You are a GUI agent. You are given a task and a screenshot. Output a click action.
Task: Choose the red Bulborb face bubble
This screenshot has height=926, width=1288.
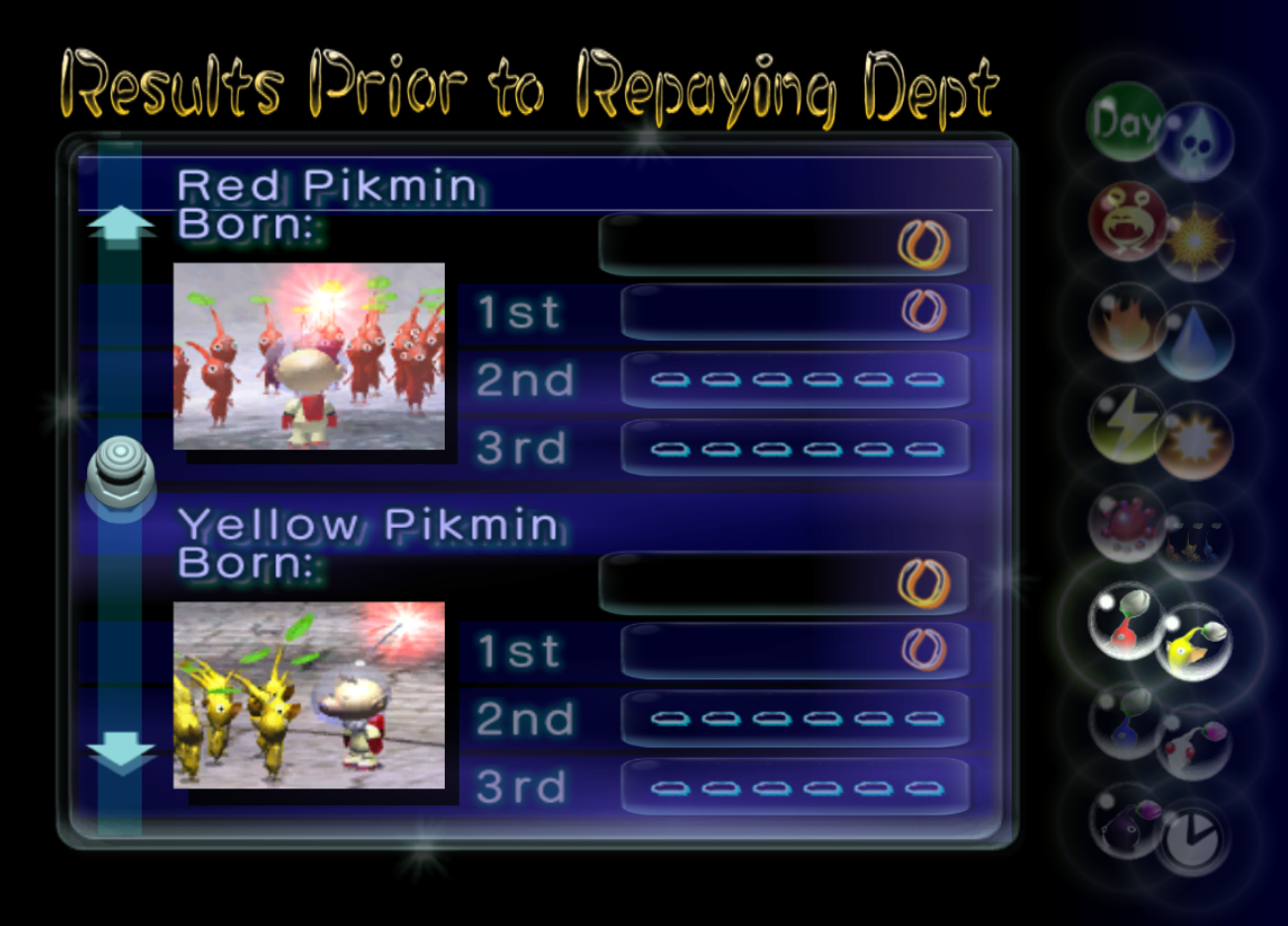click(1127, 222)
